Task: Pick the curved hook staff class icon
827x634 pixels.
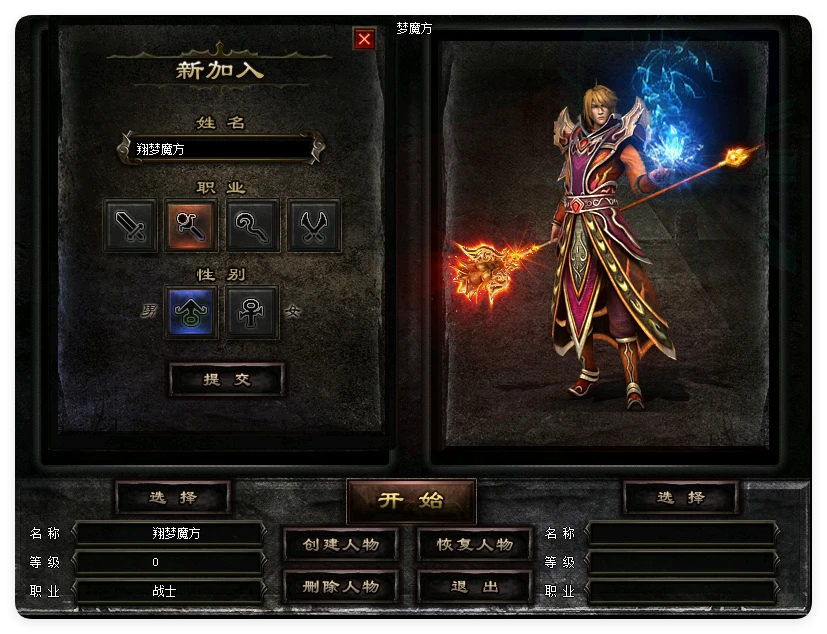Action: click(x=253, y=225)
